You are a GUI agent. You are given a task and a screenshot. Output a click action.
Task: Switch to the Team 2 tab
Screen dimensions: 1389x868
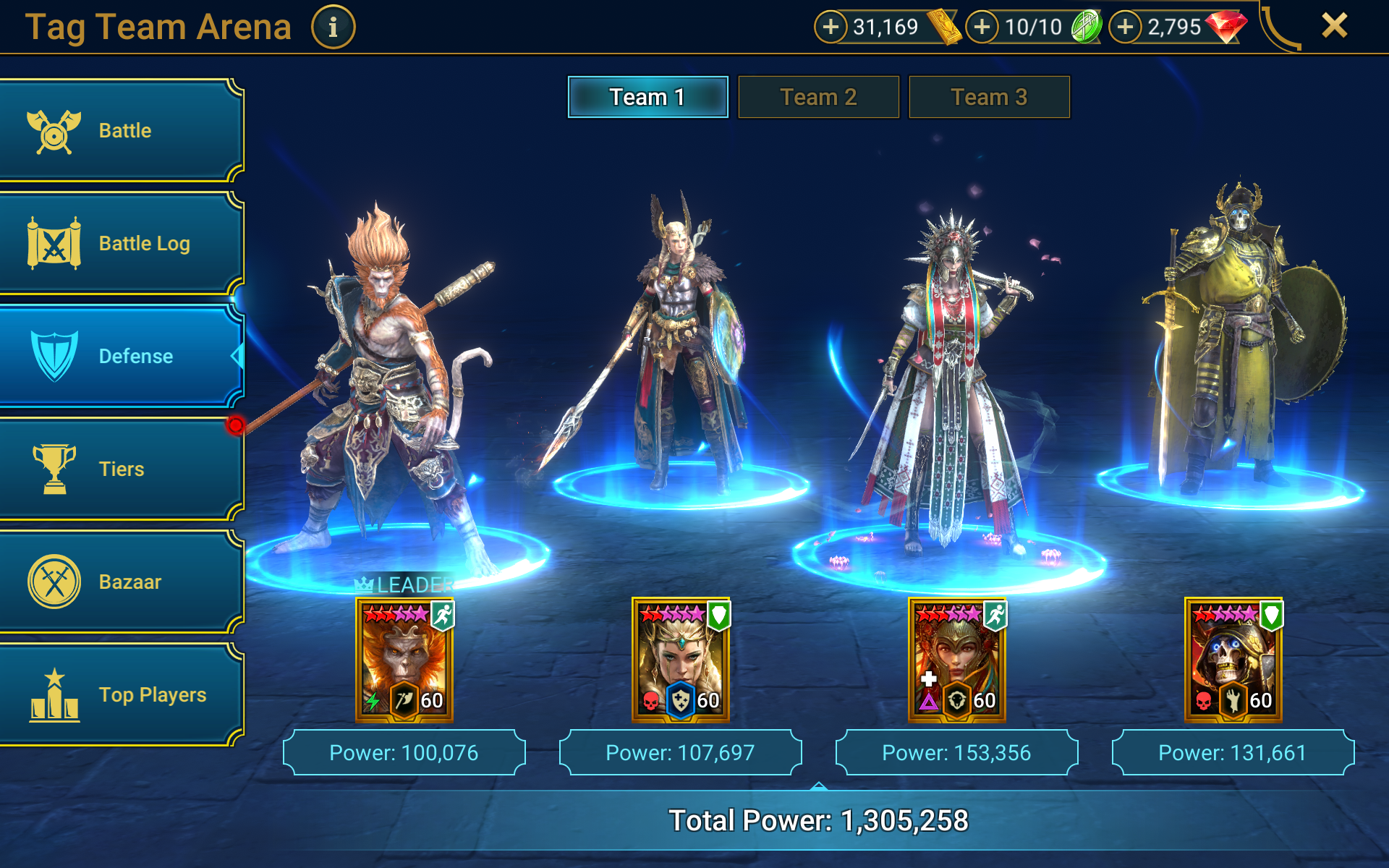(818, 97)
